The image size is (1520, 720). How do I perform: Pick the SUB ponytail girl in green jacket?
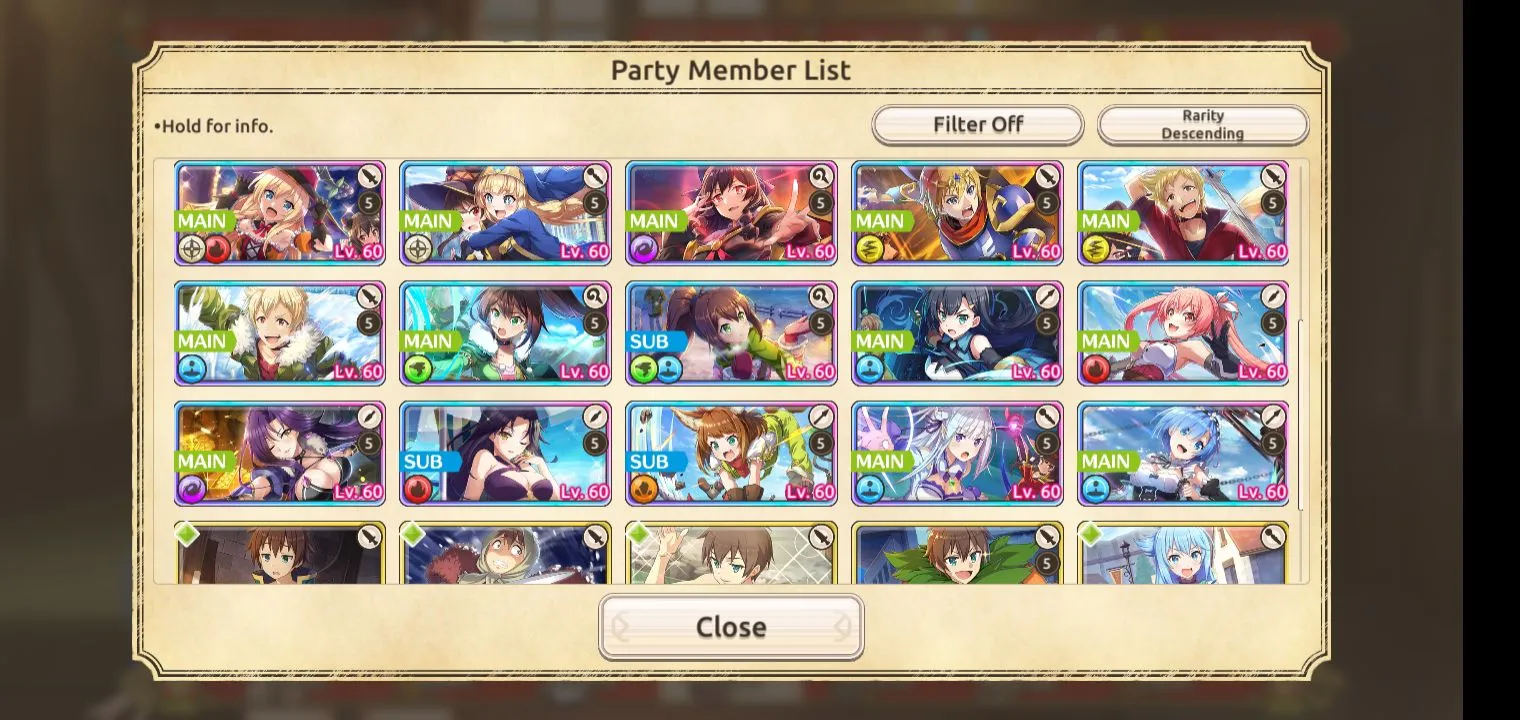[x=731, y=334]
